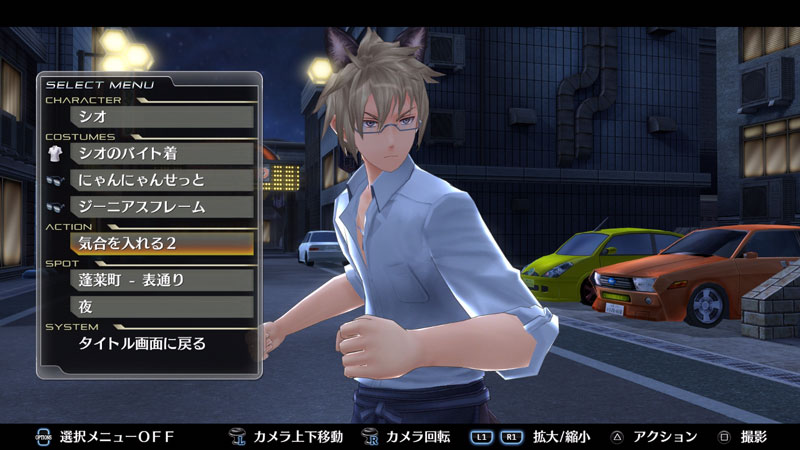This screenshot has height=450, width=800.
Task: Pick the ジーニアスフレーム glasses entry
Action: coord(160,207)
